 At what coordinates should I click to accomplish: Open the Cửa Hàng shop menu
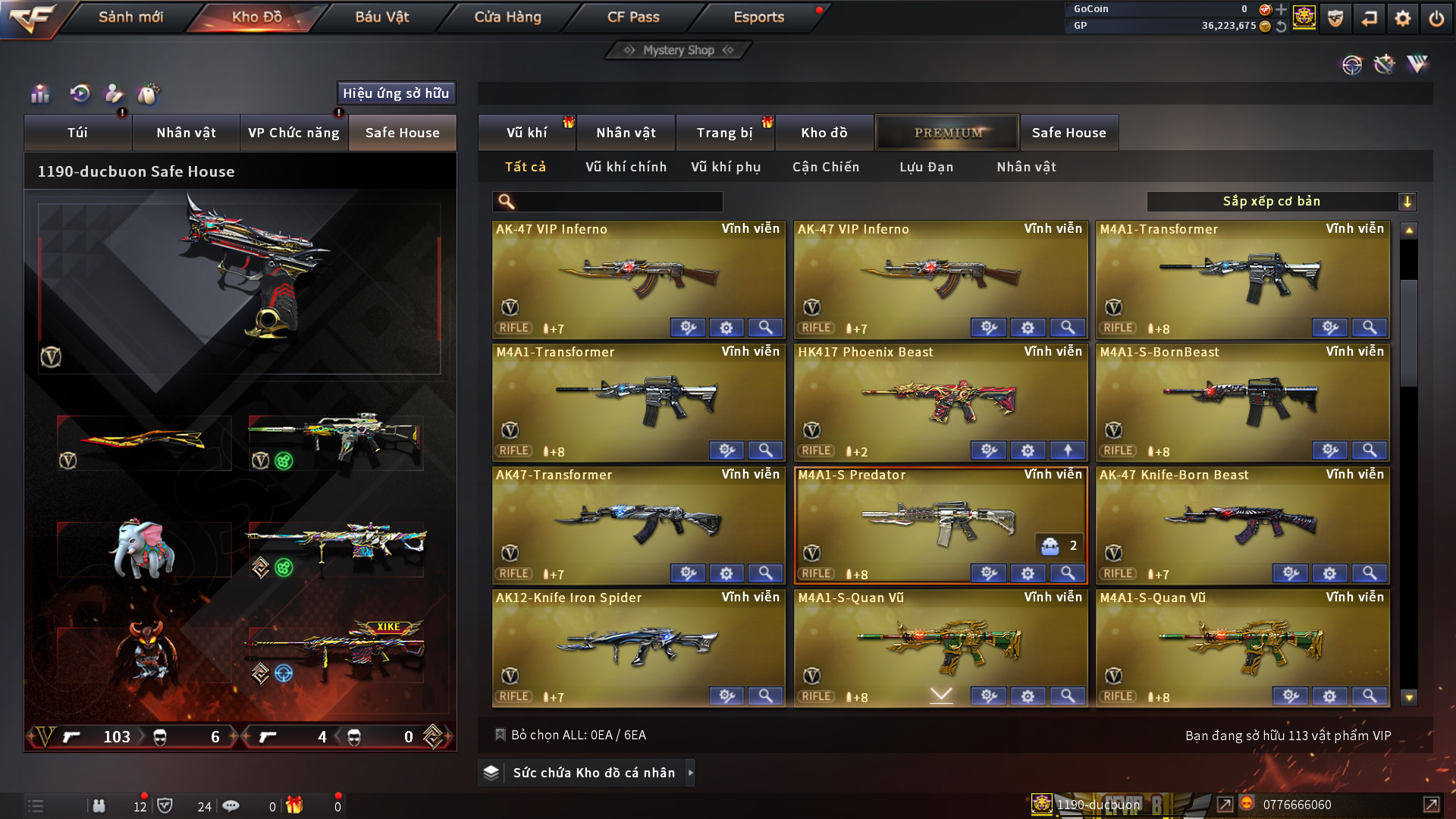click(507, 17)
